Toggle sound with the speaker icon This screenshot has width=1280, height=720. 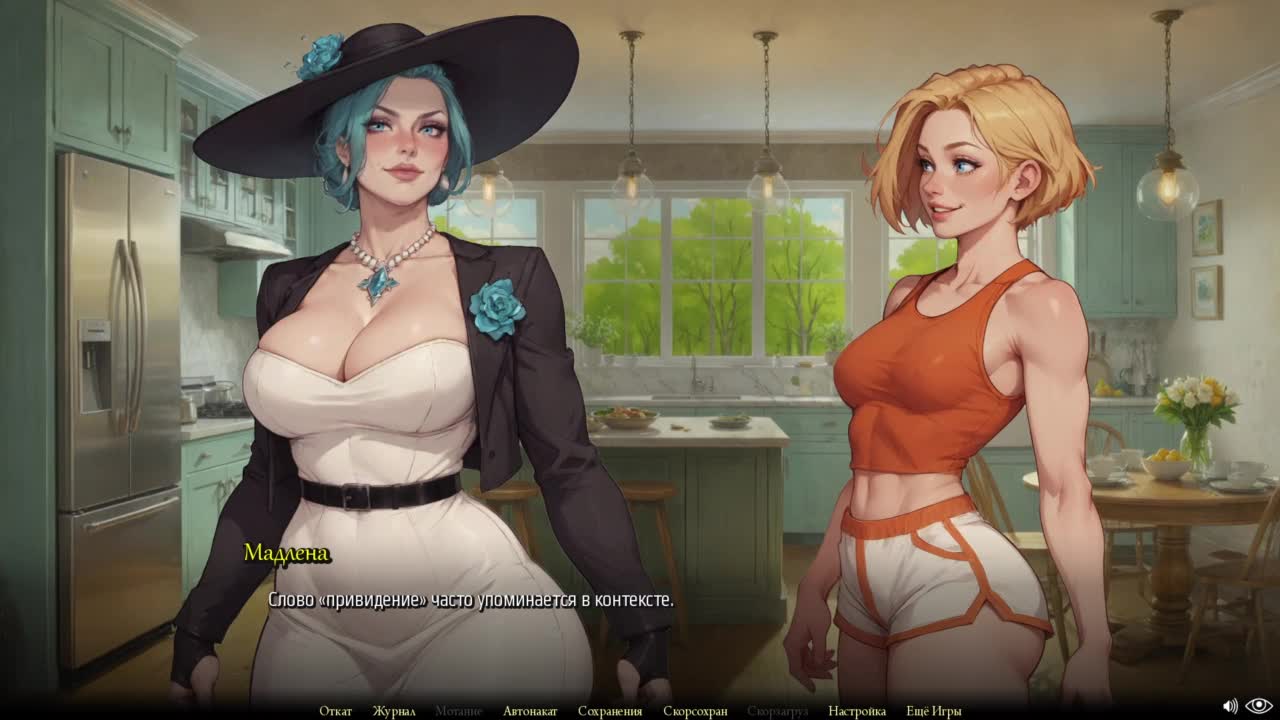coord(1230,706)
